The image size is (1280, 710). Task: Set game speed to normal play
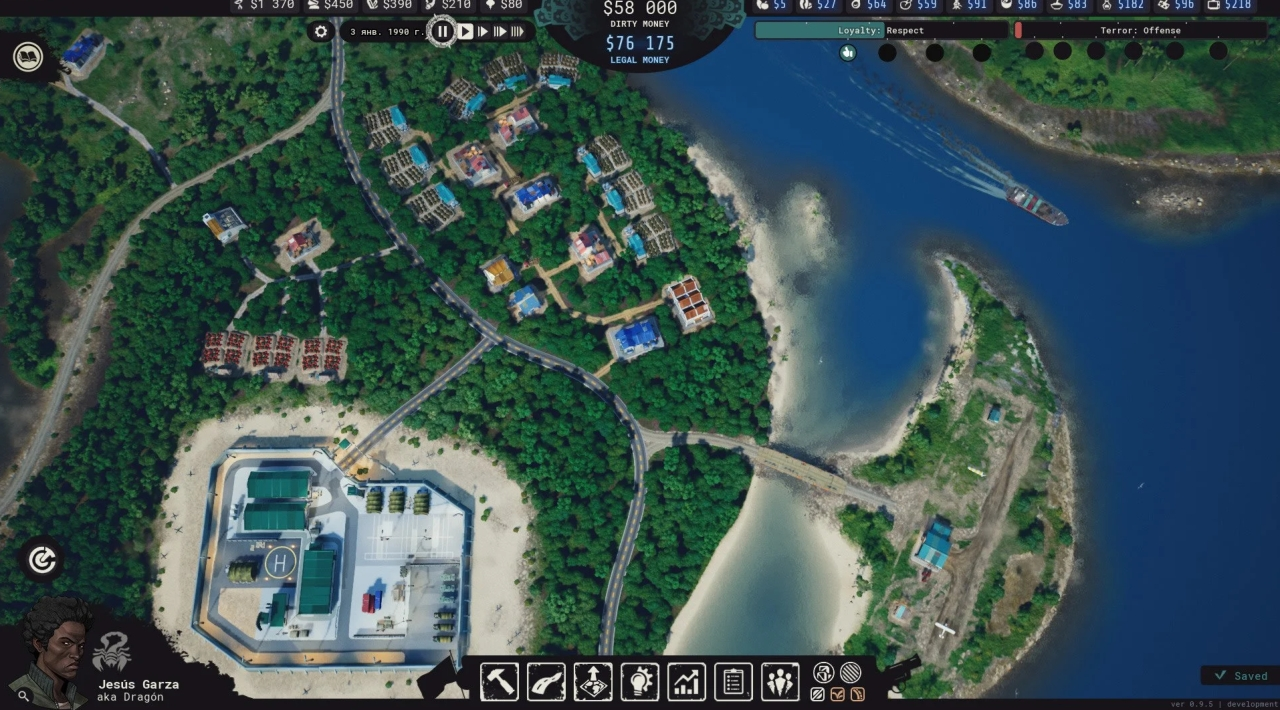(465, 32)
